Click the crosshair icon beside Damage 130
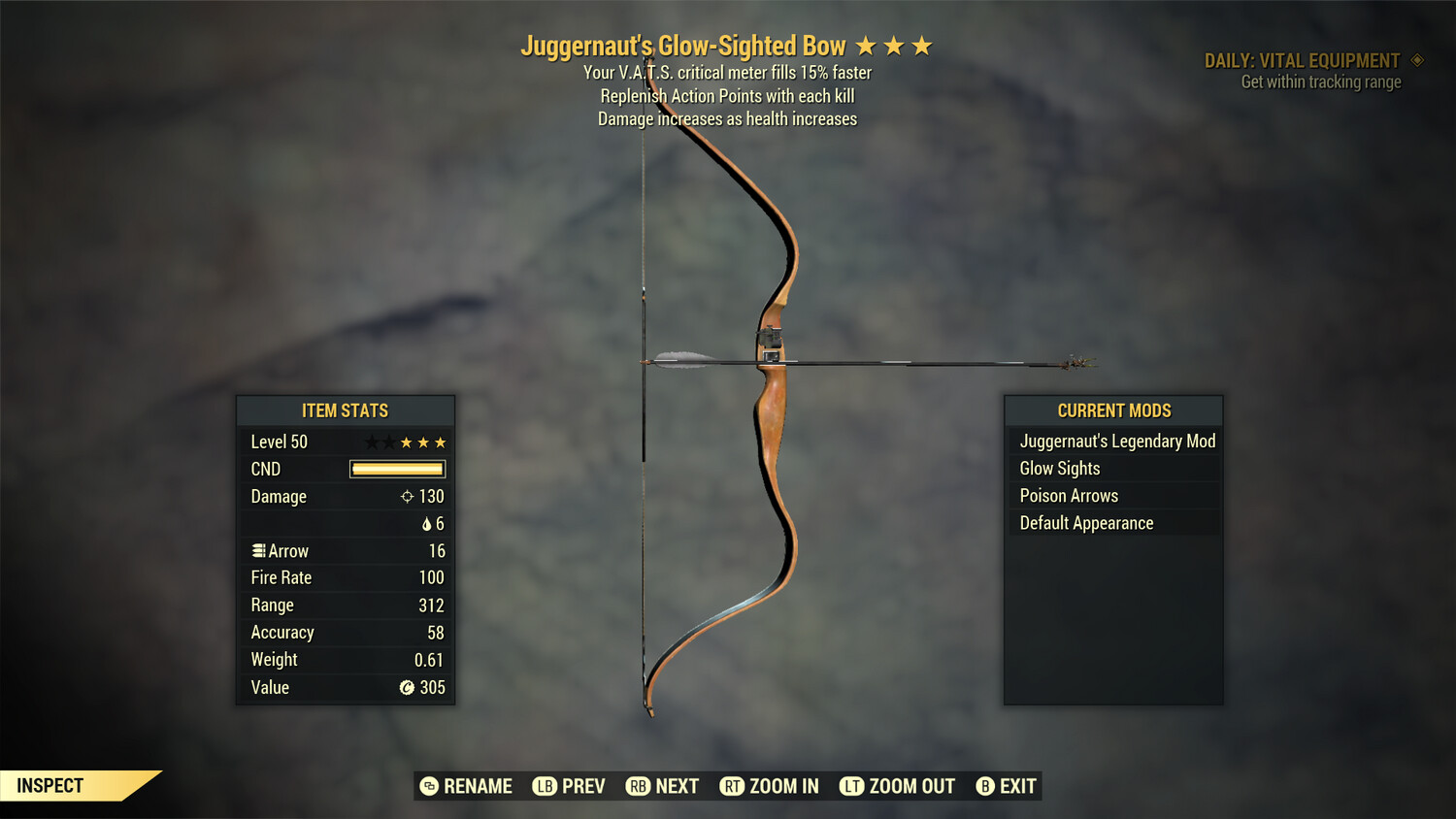Image resolution: width=1456 pixels, height=819 pixels. [409, 496]
